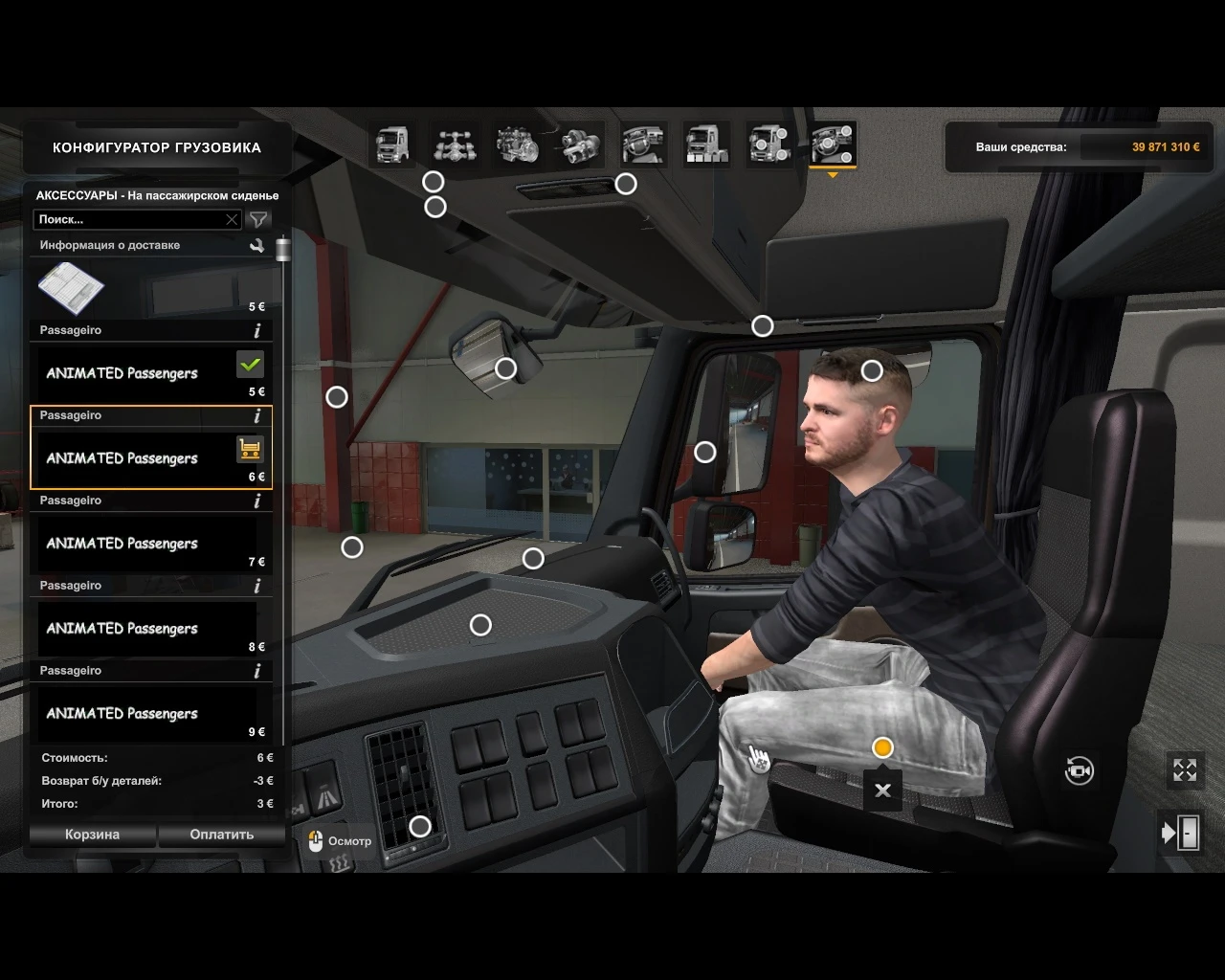Open the Корзина shopping cart
This screenshot has height=980, width=1225.
pos(92,835)
